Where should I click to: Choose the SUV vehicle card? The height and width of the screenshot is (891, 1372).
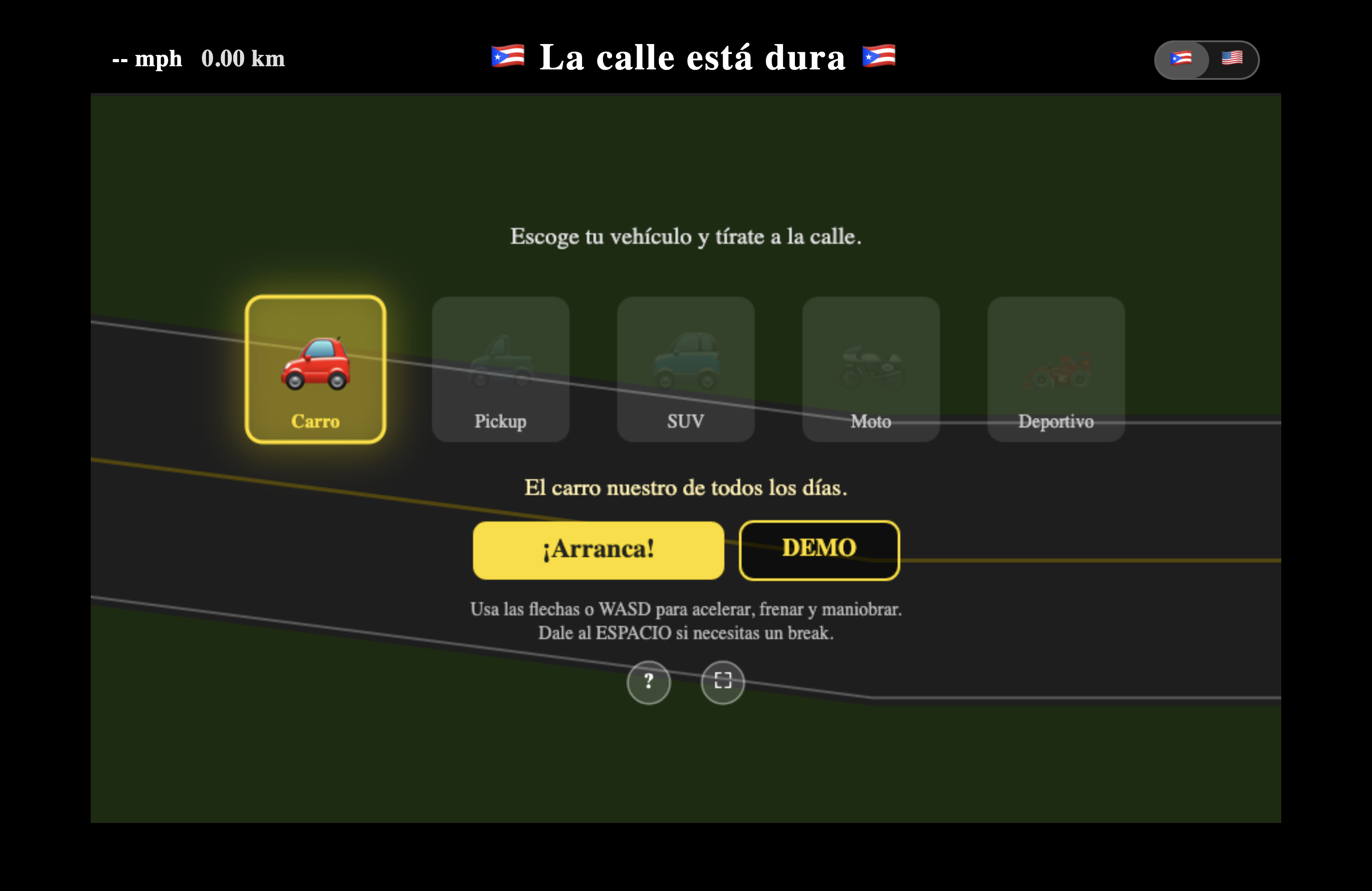pyautogui.click(x=686, y=369)
